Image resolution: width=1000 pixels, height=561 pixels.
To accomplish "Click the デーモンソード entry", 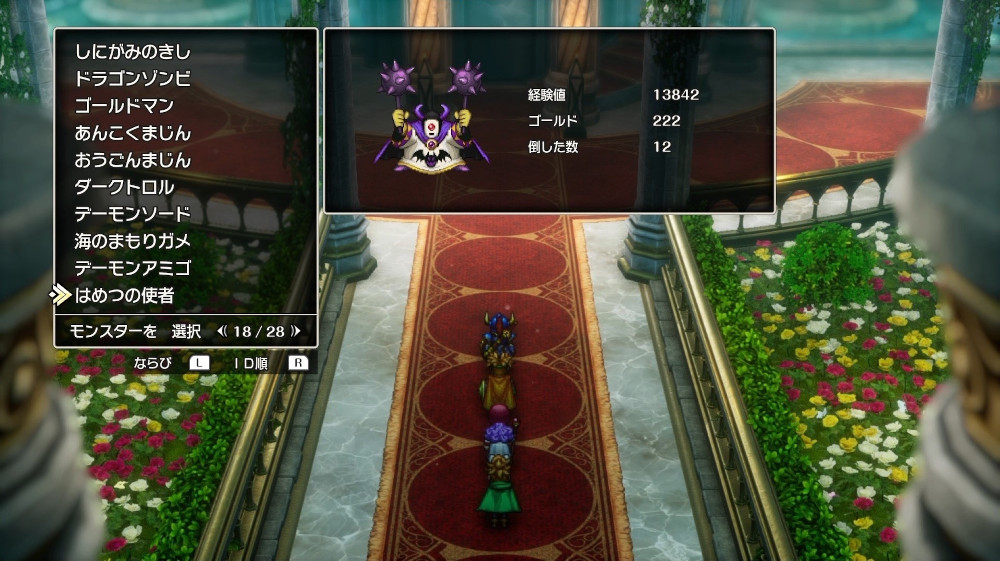I will [132, 214].
